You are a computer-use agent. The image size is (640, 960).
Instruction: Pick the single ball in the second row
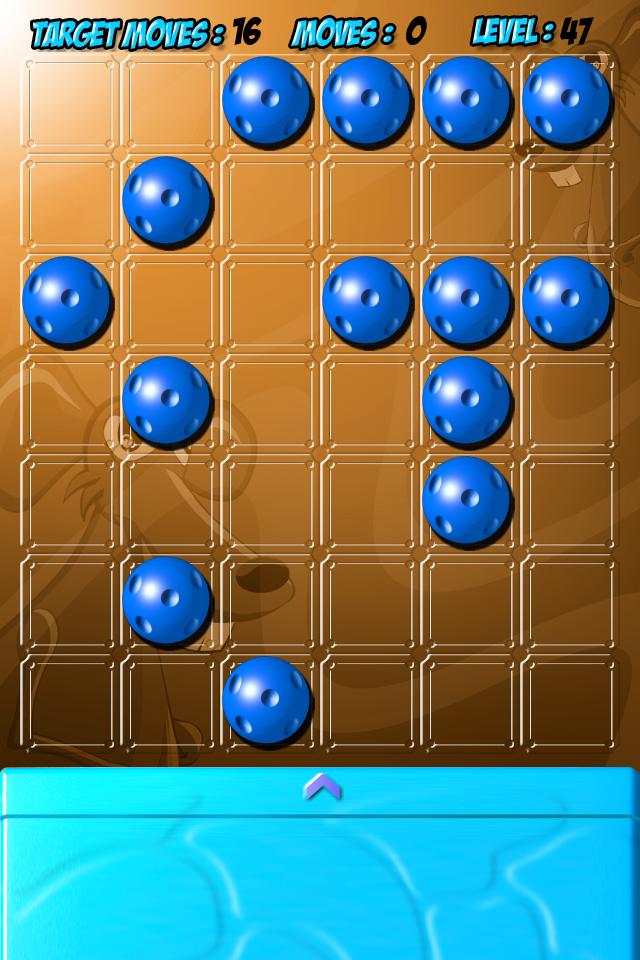(166, 200)
